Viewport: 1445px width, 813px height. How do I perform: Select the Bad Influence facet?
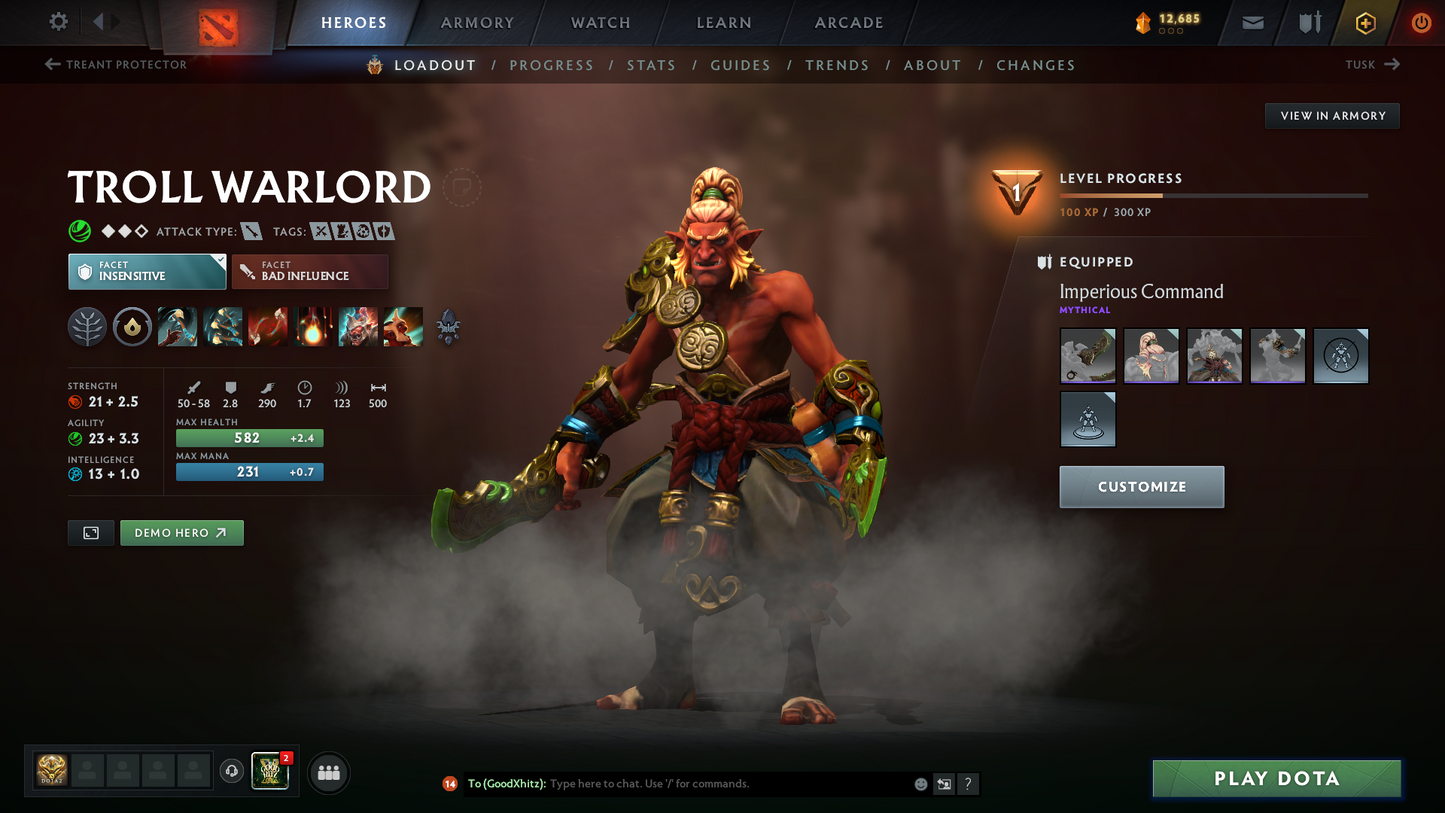310,271
